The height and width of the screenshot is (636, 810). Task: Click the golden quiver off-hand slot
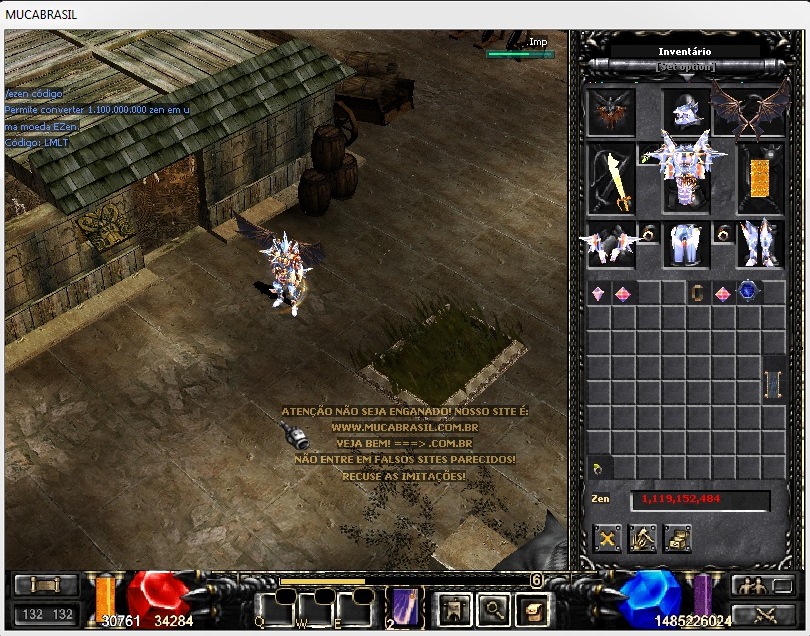coord(760,178)
